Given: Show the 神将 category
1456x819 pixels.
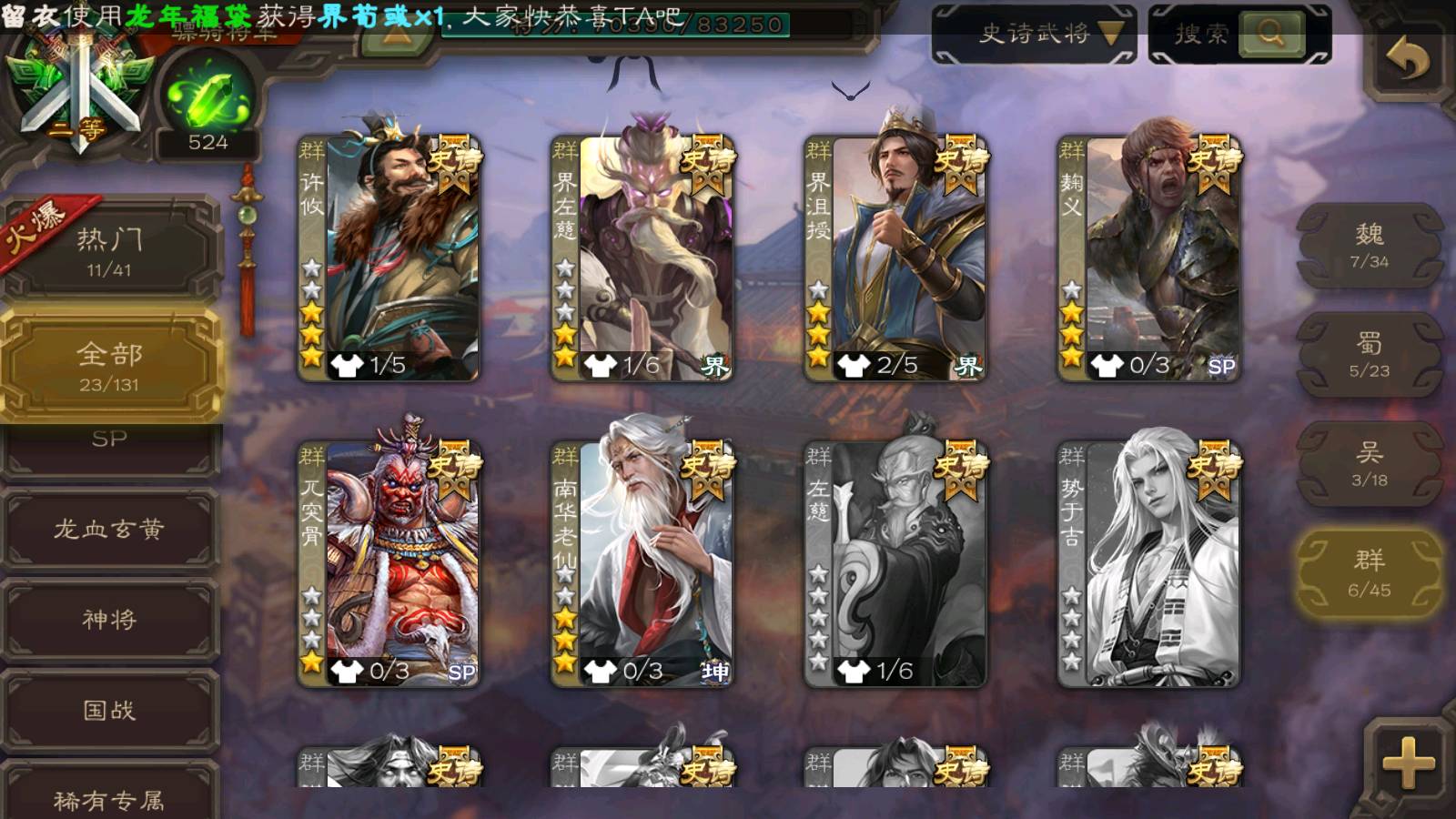Looking at the screenshot, I should 109,620.
